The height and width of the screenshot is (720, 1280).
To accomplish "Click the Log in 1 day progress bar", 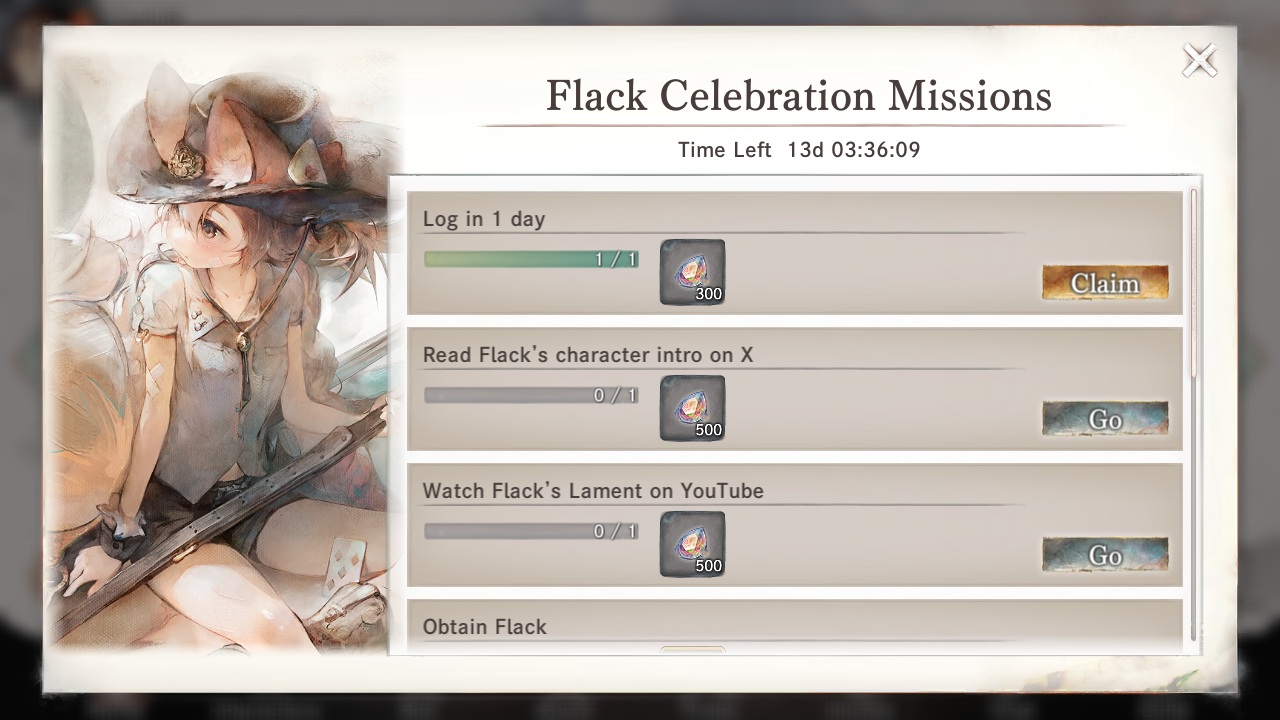I will pos(531,258).
